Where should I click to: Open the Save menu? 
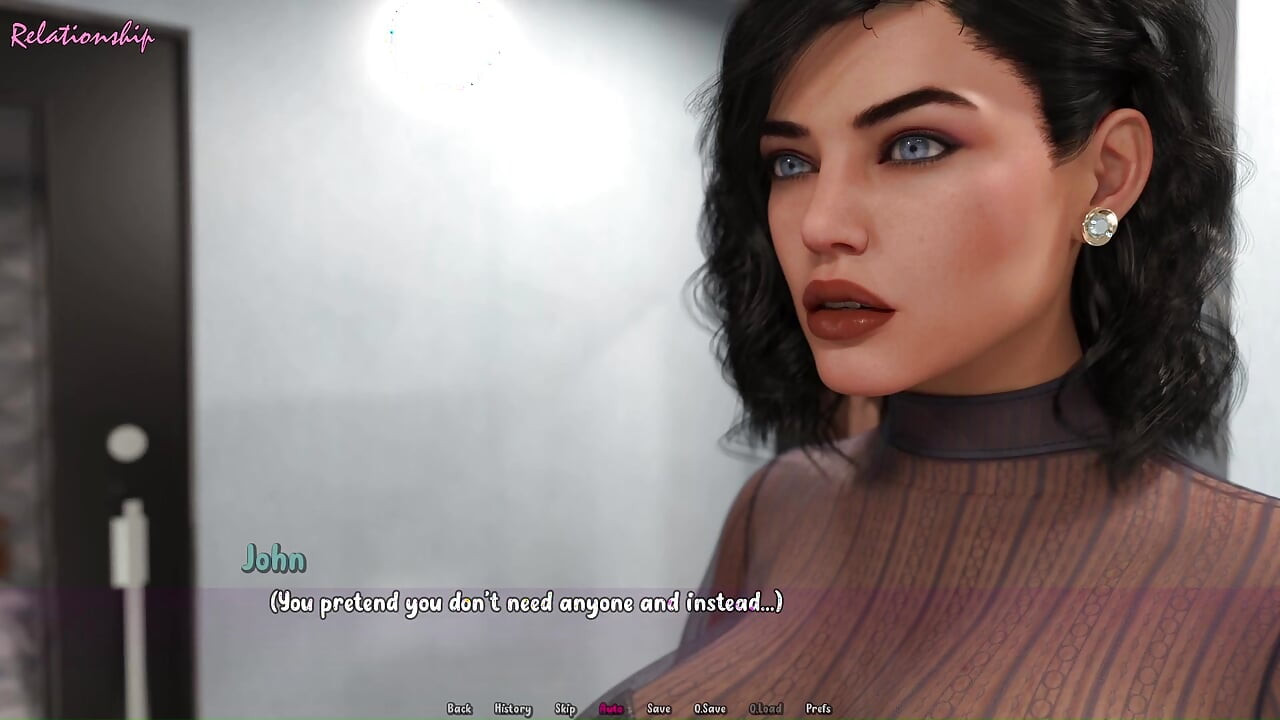tap(658, 709)
